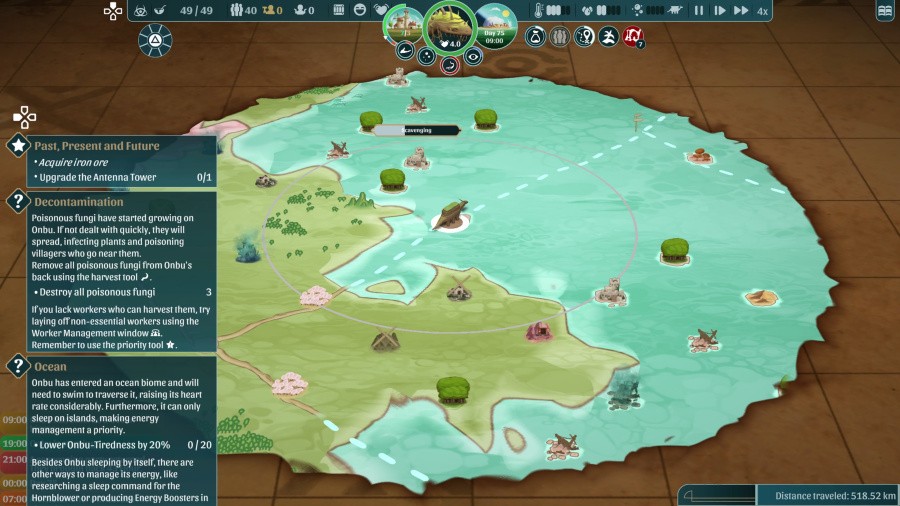This screenshot has width=900, height=506.
Task: Open the Day 75 weather and time display
Action: [x=495, y=24]
